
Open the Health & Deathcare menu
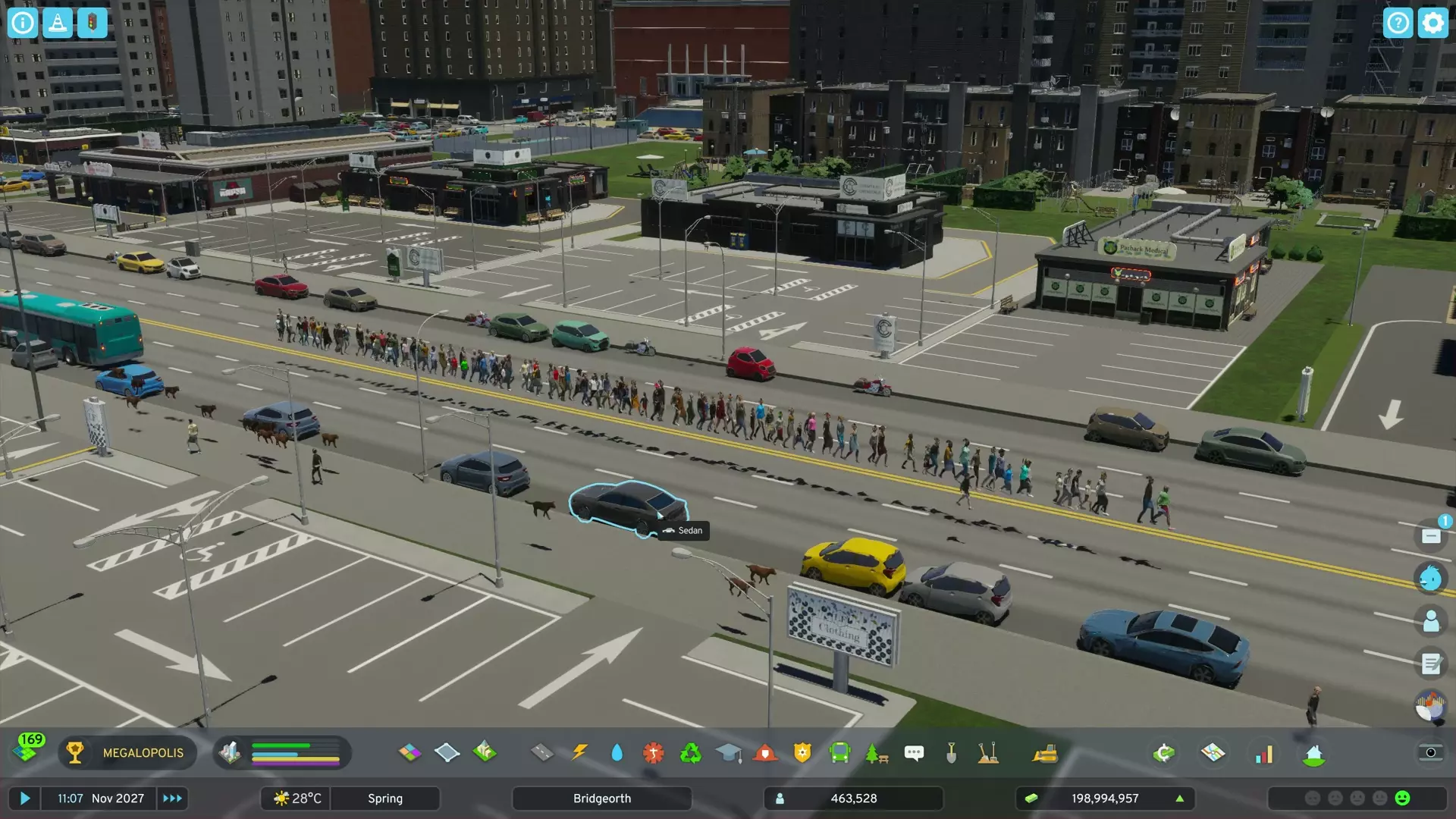coord(653,752)
